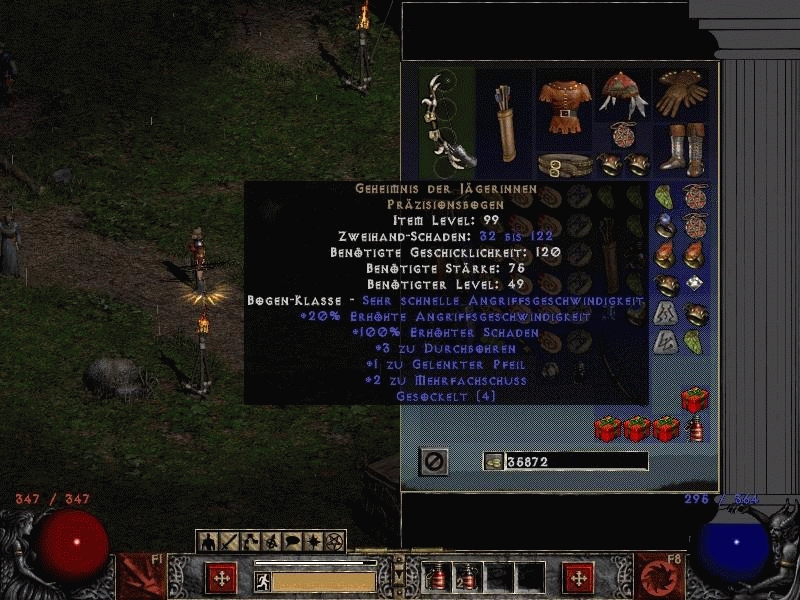The height and width of the screenshot is (600, 800).
Task: Click the red plus button beside the run toggle
Action: [221, 577]
